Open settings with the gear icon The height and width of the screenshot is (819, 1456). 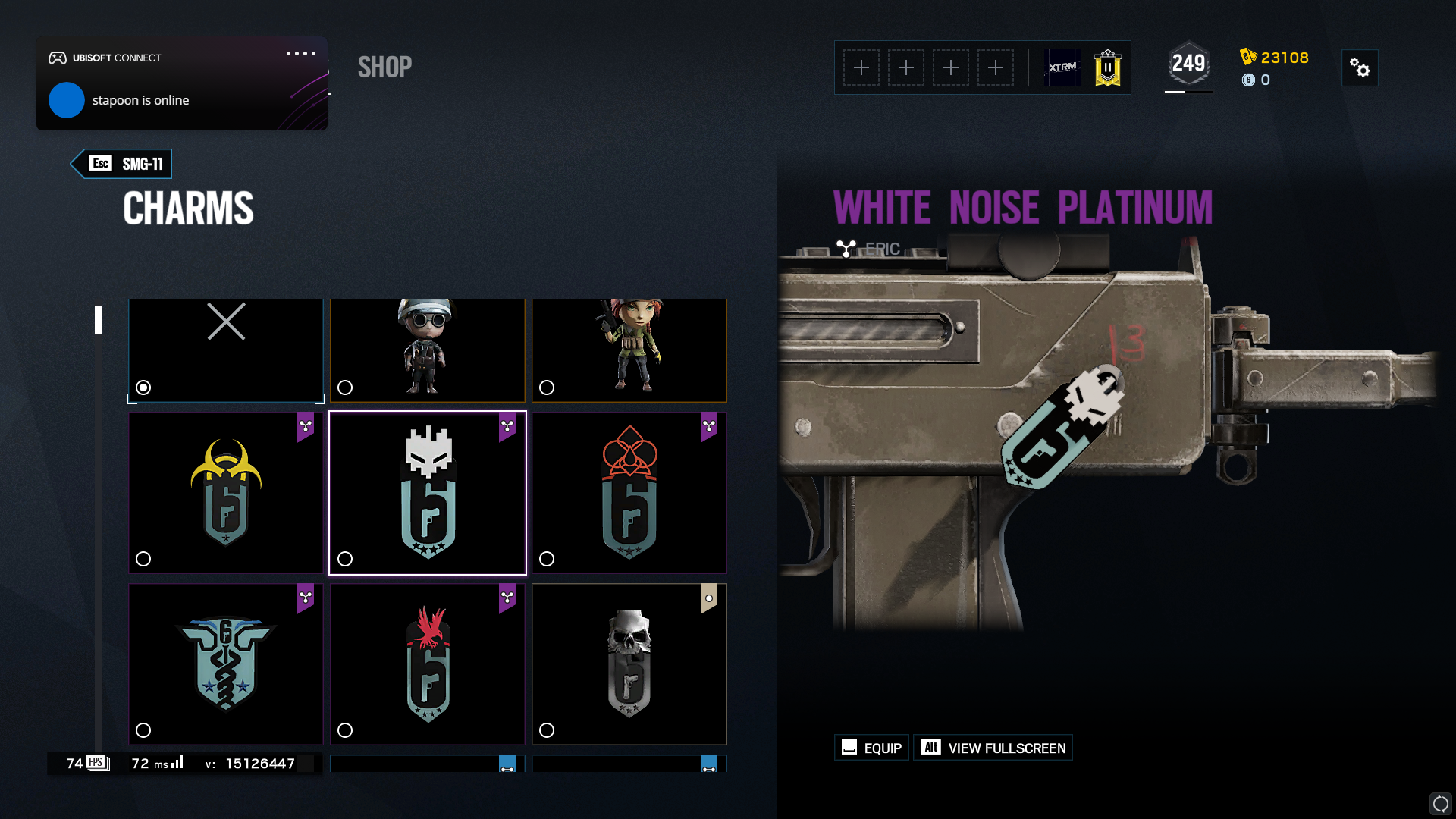1360,67
